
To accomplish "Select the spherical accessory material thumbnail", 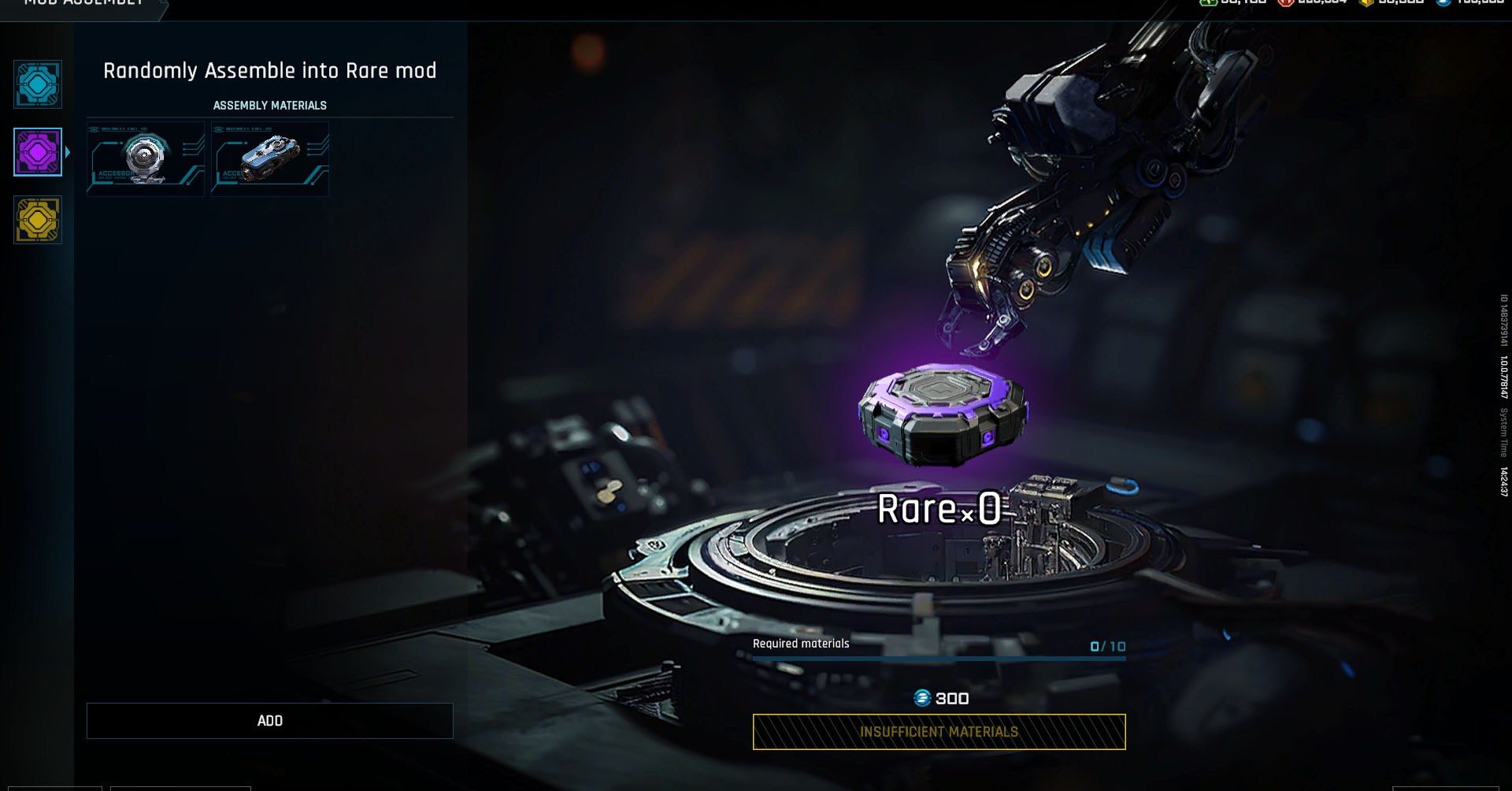I will (145, 158).
